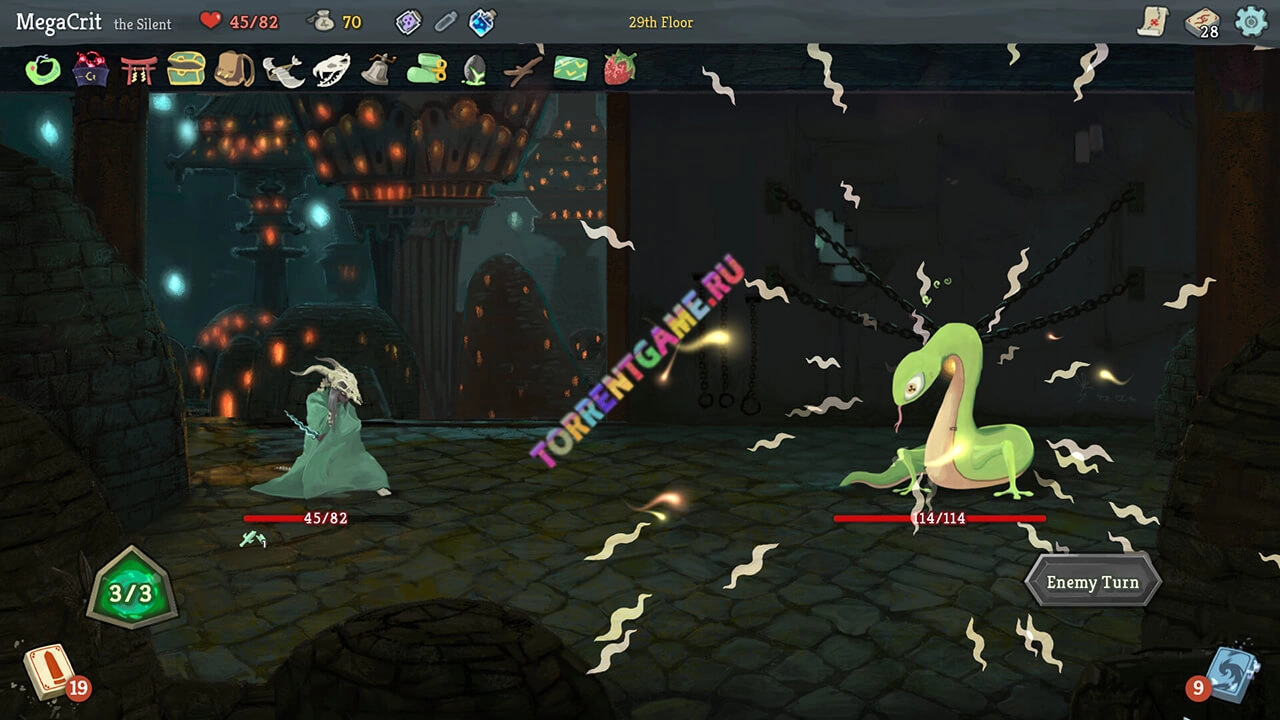The height and width of the screenshot is (720, 1280).
Task: Inspect the green card relic
Action: (x=571, y=69)
